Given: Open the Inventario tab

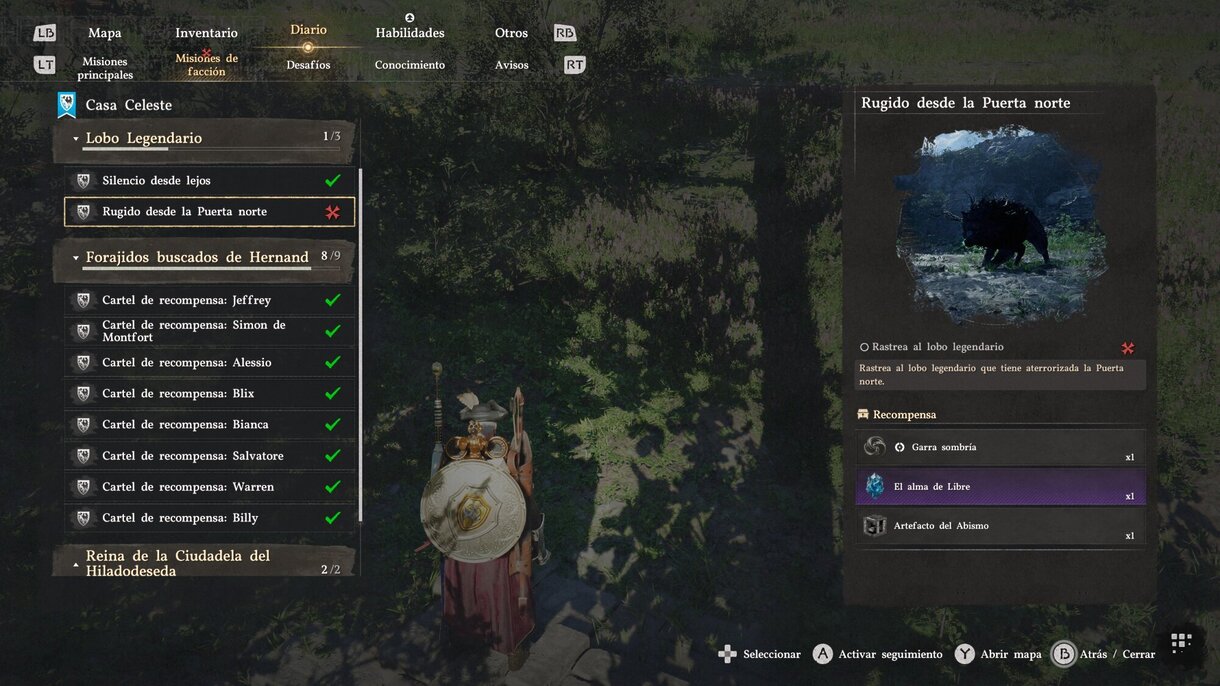Looking at the screenshot, I should coord(206,33).
